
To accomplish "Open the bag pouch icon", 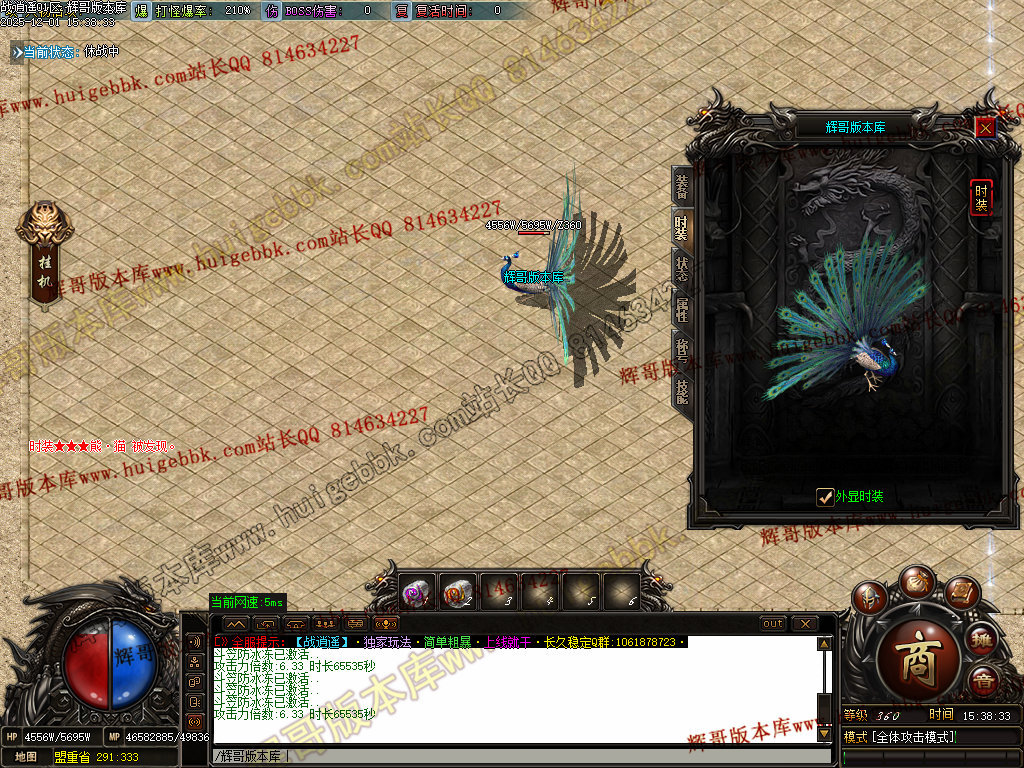I will [915, 582].
